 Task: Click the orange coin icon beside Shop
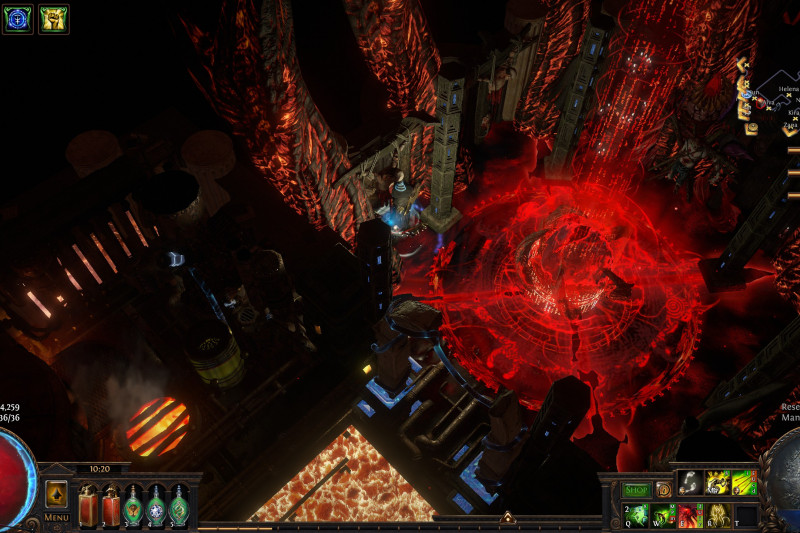[663, 490]
